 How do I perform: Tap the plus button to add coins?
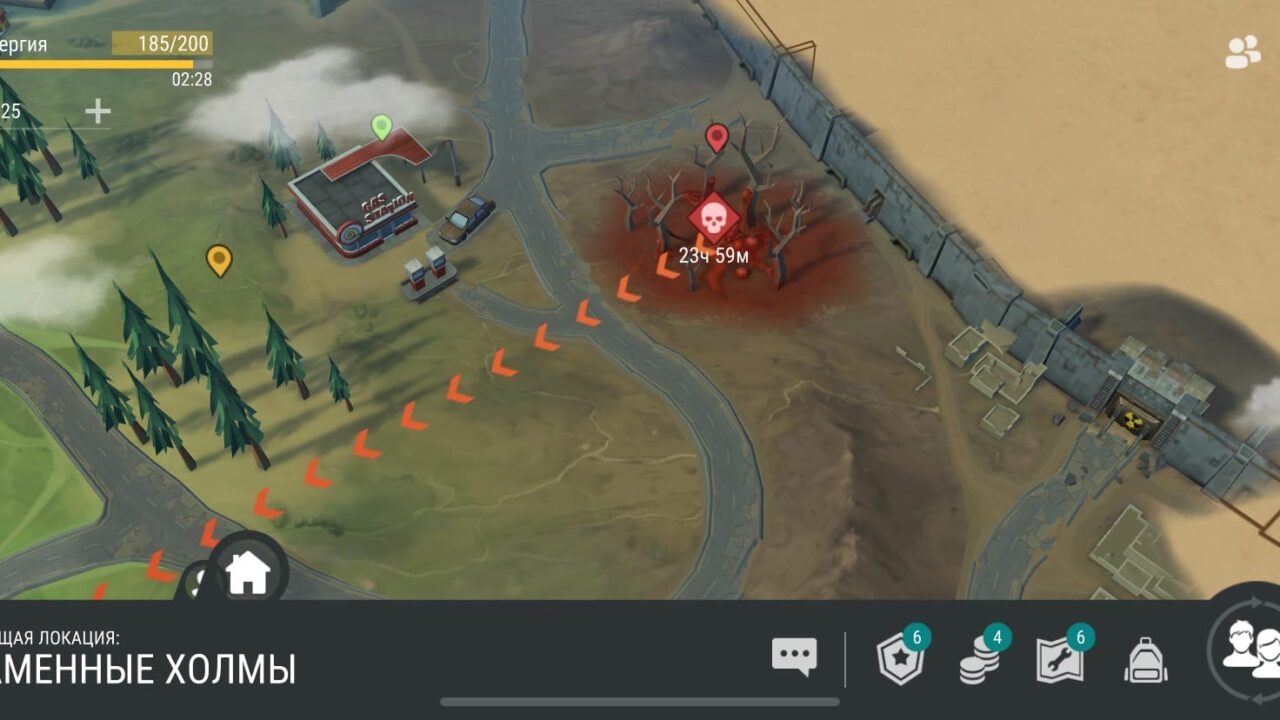coord(97,111)
